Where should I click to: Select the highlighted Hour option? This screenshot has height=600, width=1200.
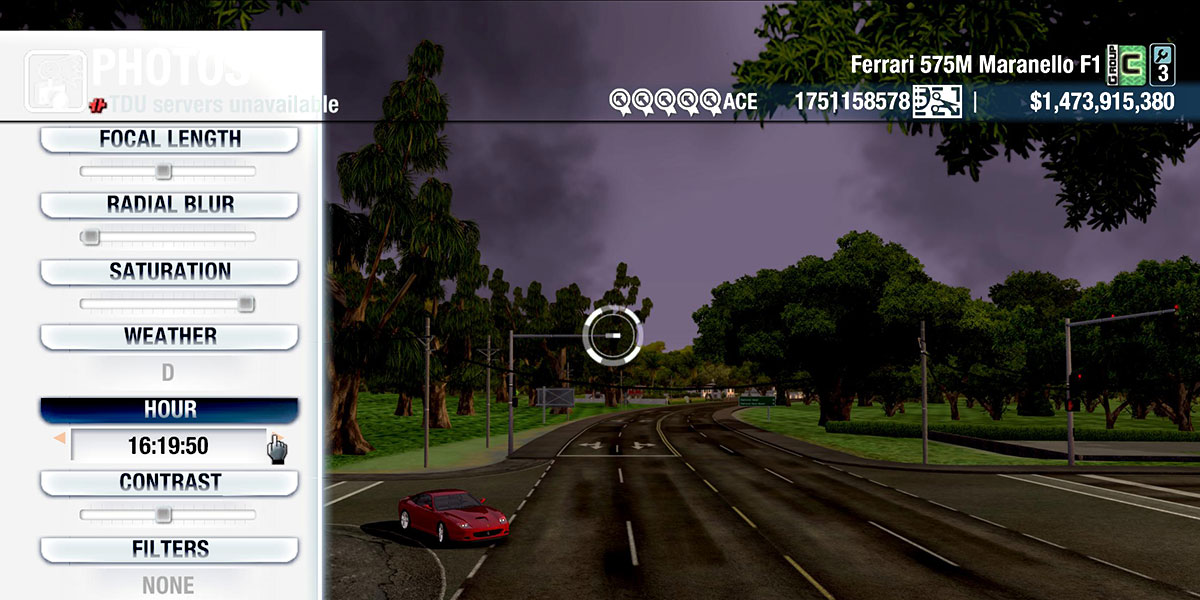click(x=169, y=410)
